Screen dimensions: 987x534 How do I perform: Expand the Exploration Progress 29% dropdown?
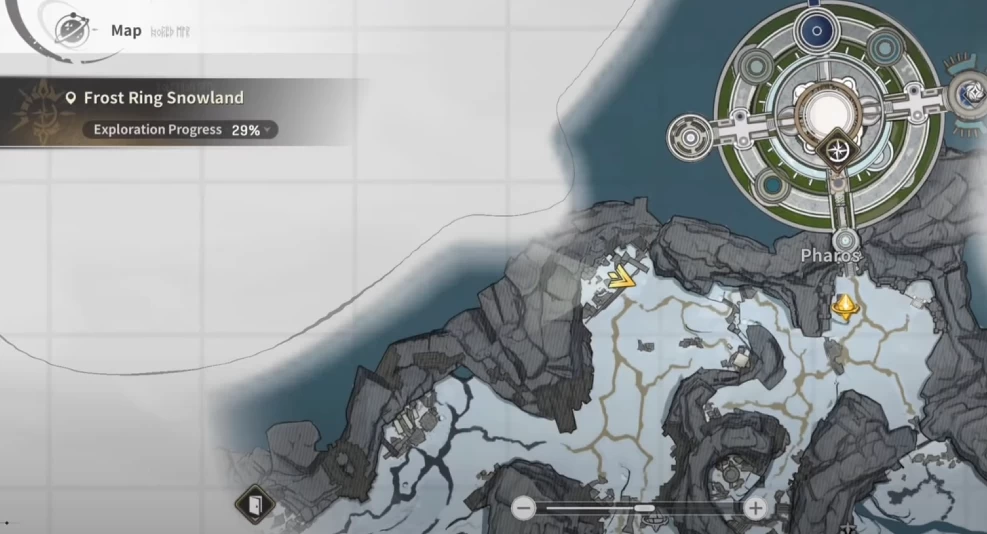[x=267, y=130]
